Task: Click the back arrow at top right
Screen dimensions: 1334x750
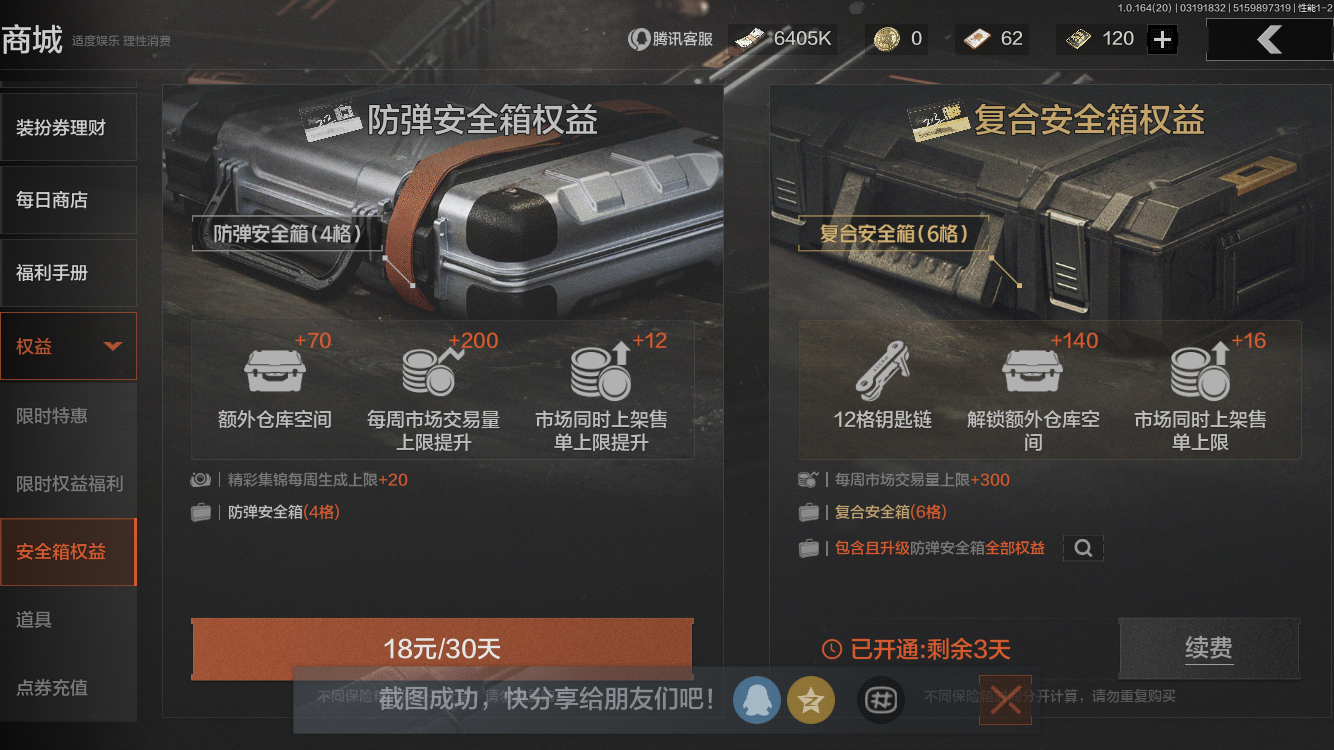Action: pos(1270,40)
